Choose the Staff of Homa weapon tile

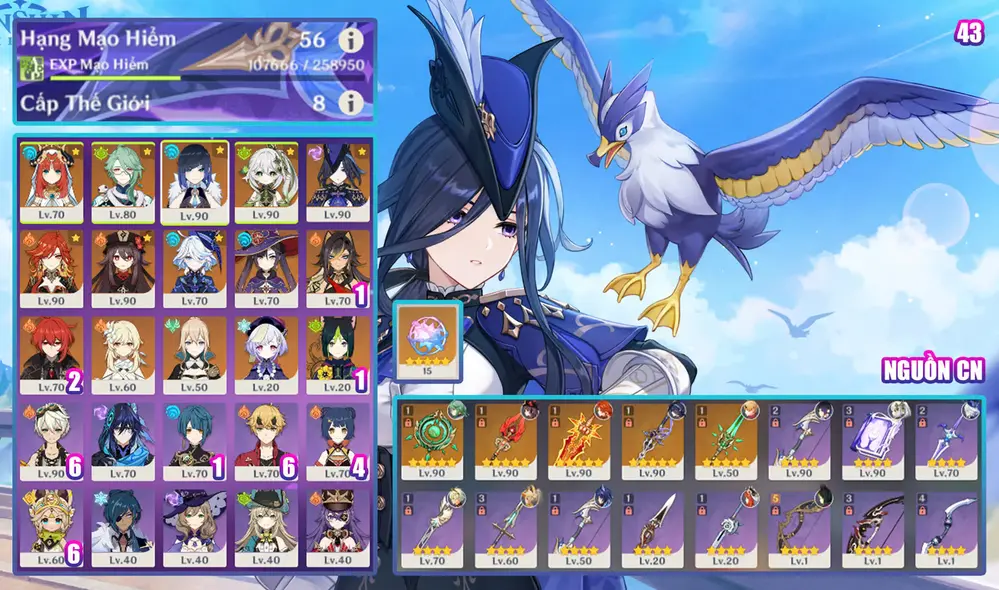509,442
